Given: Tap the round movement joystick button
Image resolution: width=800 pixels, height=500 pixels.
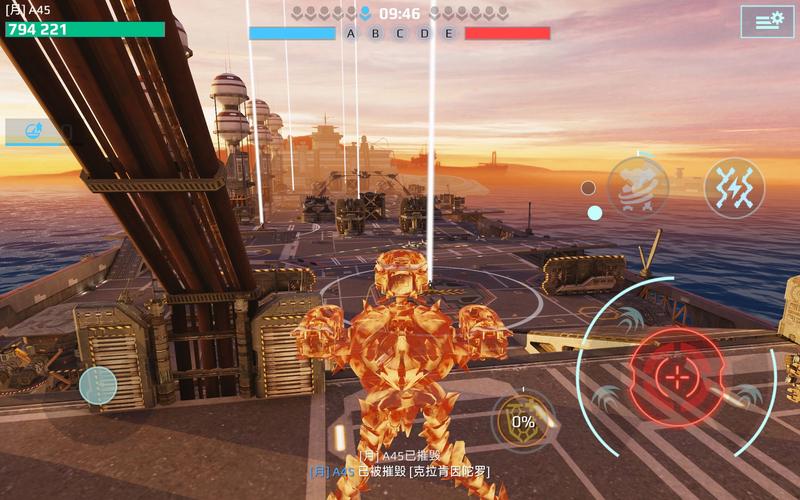Looking at the screenshot, I should (x=98, y=385).
